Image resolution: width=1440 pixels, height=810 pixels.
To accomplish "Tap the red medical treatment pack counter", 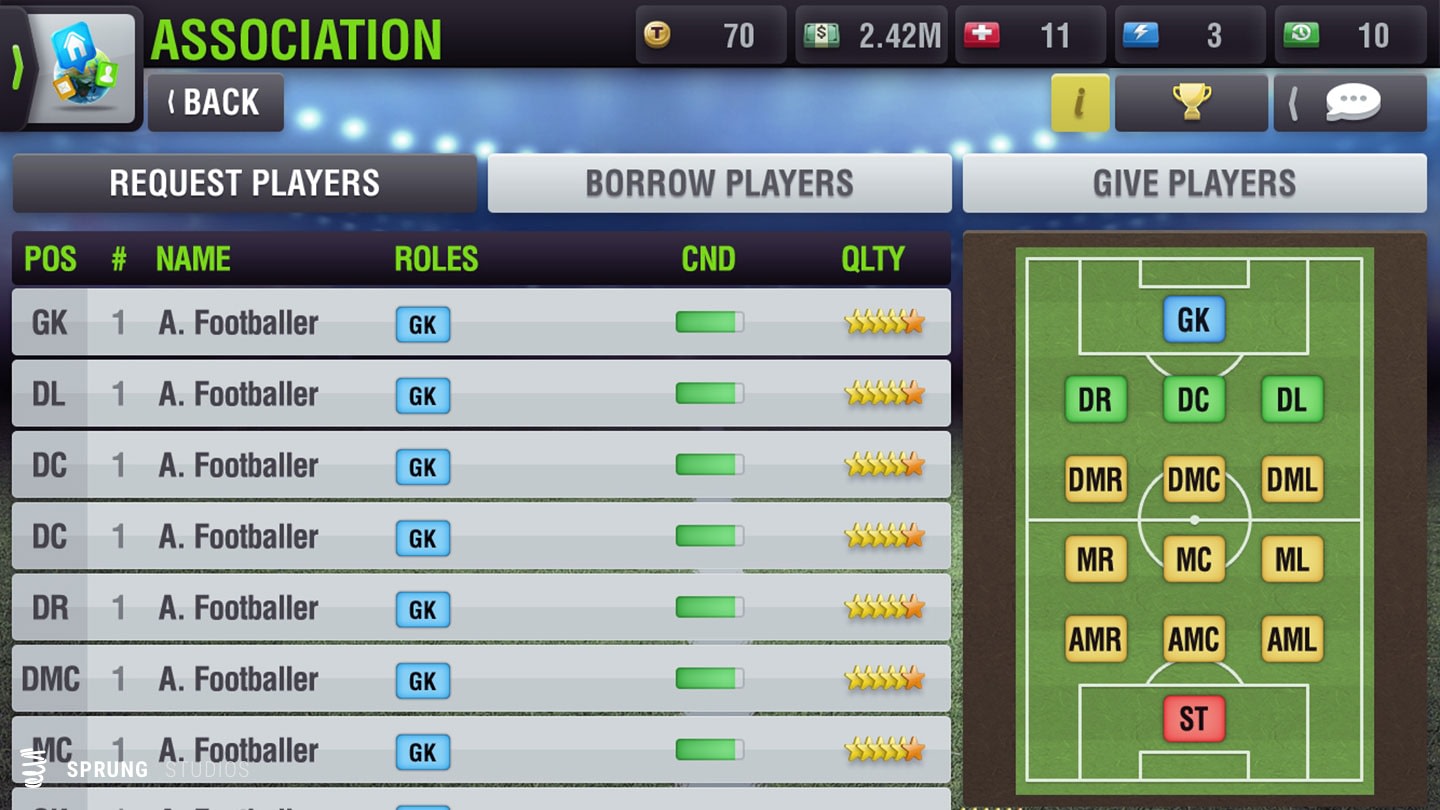I will tap(1030, 36).
